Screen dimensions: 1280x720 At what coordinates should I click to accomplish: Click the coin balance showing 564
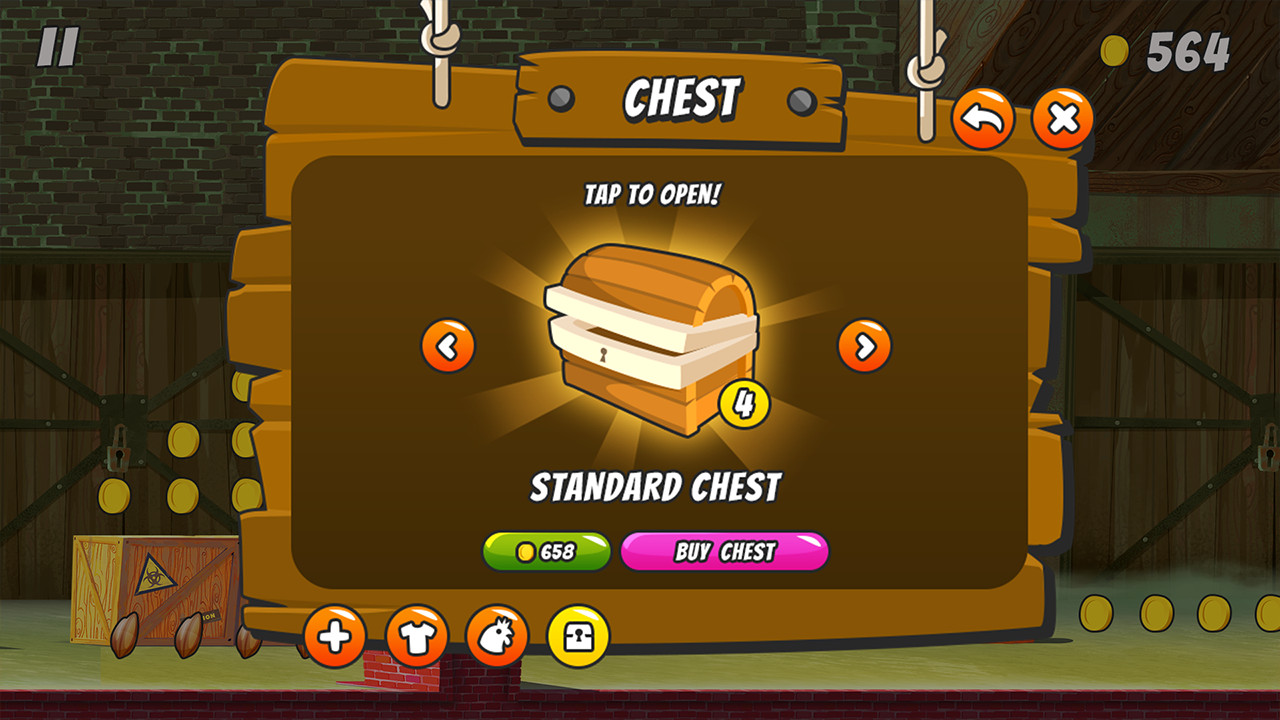pos(1186,48)
